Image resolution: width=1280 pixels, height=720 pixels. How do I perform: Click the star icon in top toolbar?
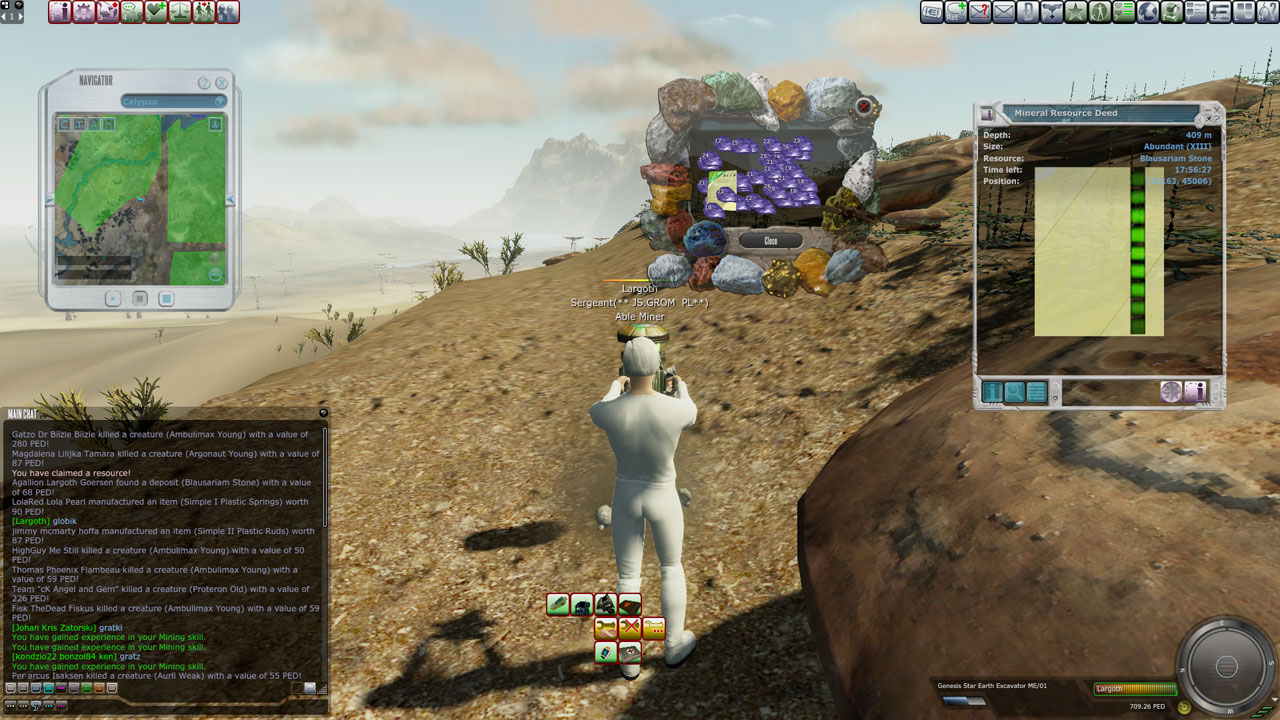coord(1076,12)
